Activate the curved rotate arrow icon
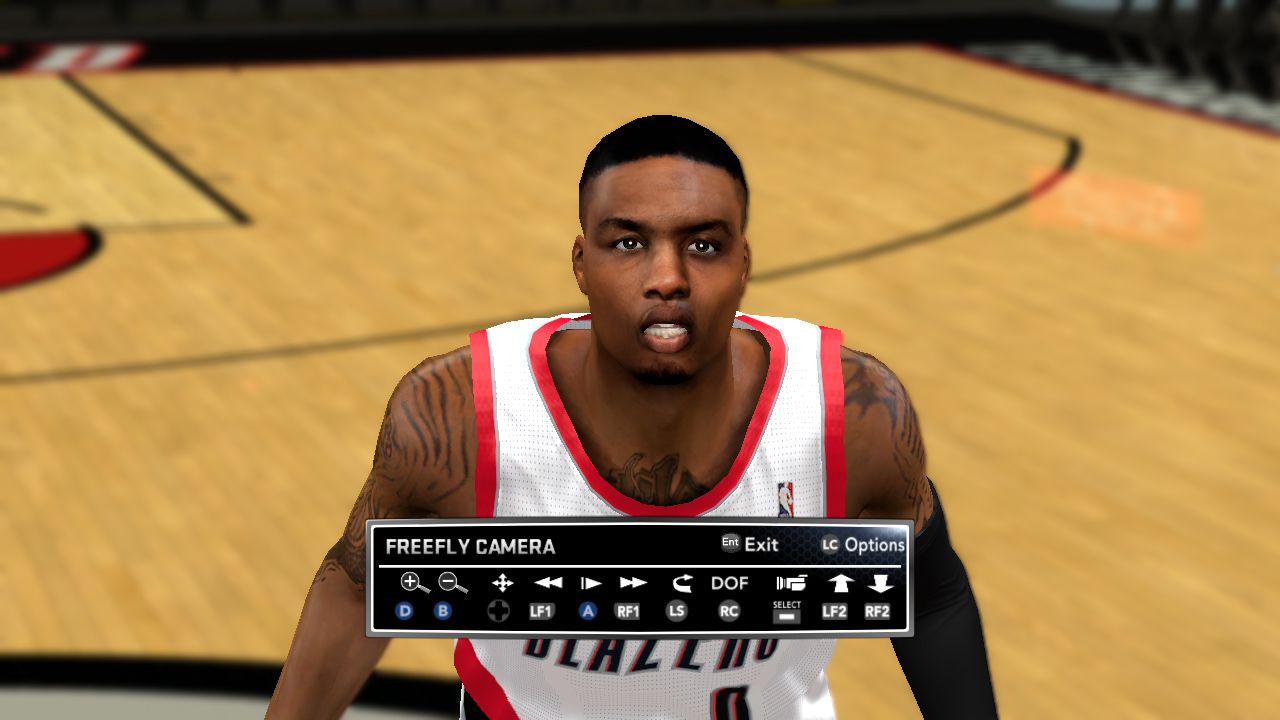Image resolution: width=1280 pixels, height=720 pixels. coord(681,582)
